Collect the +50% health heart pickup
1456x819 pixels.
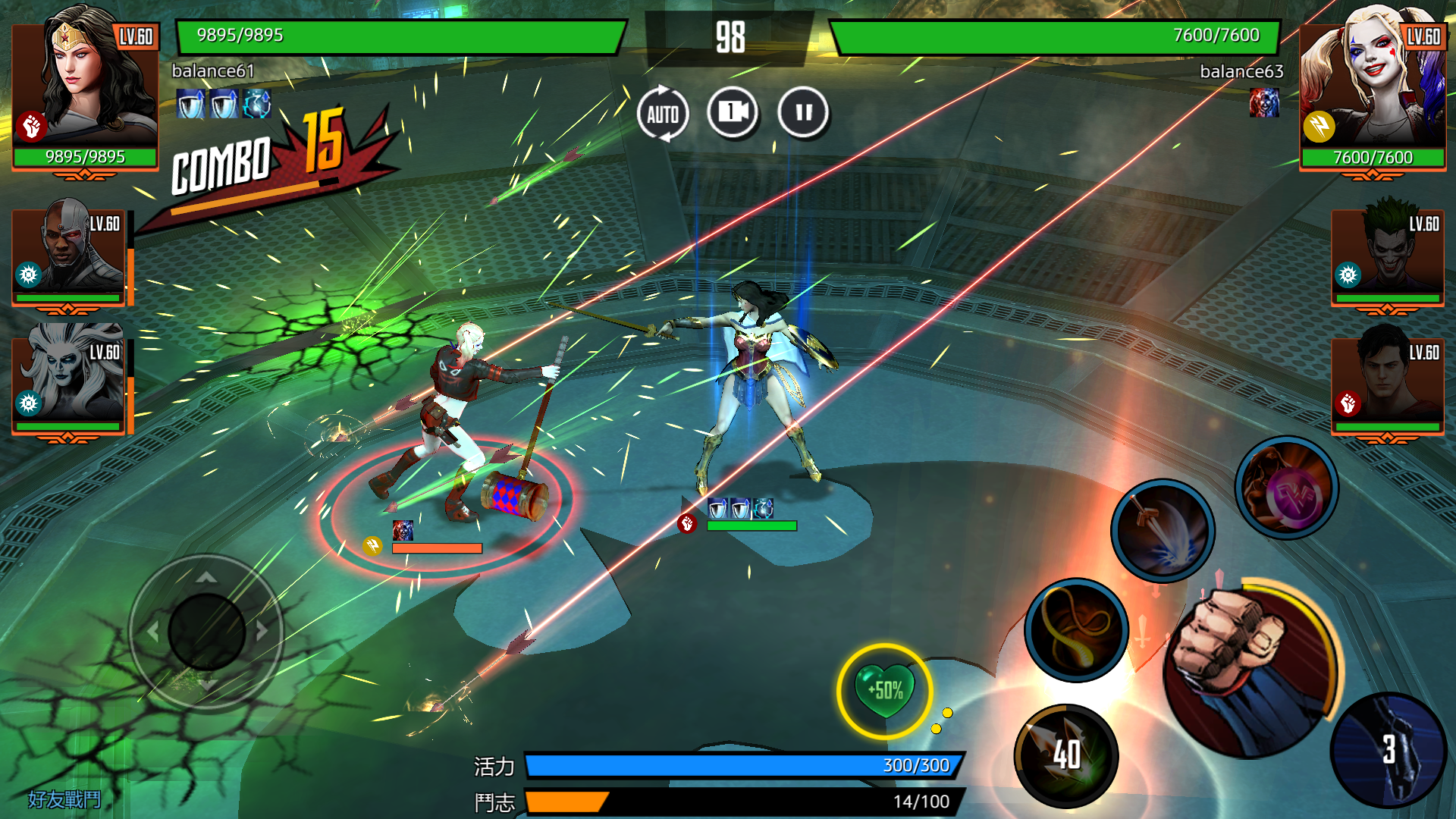tap(886, 690)
